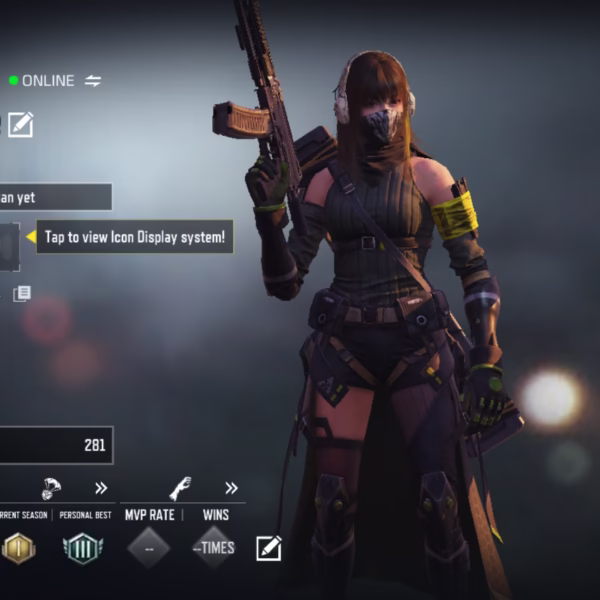This screenshot has height=600, width=600.
Task: Open the multiplayer arm icon above MVP Rate
Action: point(180,488)
